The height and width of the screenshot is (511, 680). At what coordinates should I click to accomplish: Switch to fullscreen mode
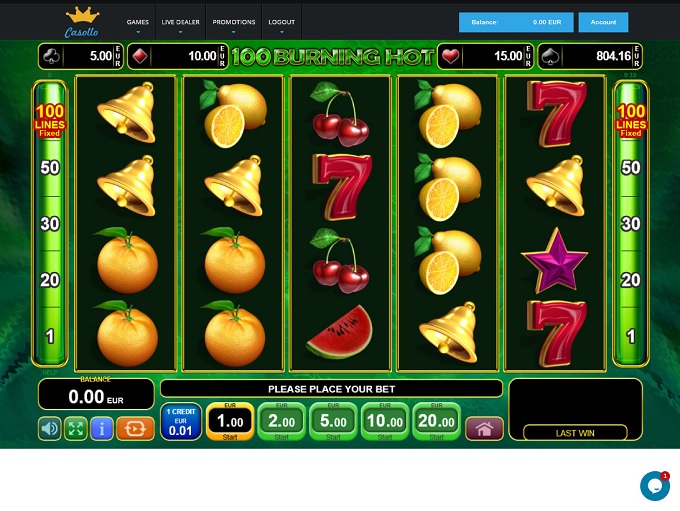[x=76, y=429]
